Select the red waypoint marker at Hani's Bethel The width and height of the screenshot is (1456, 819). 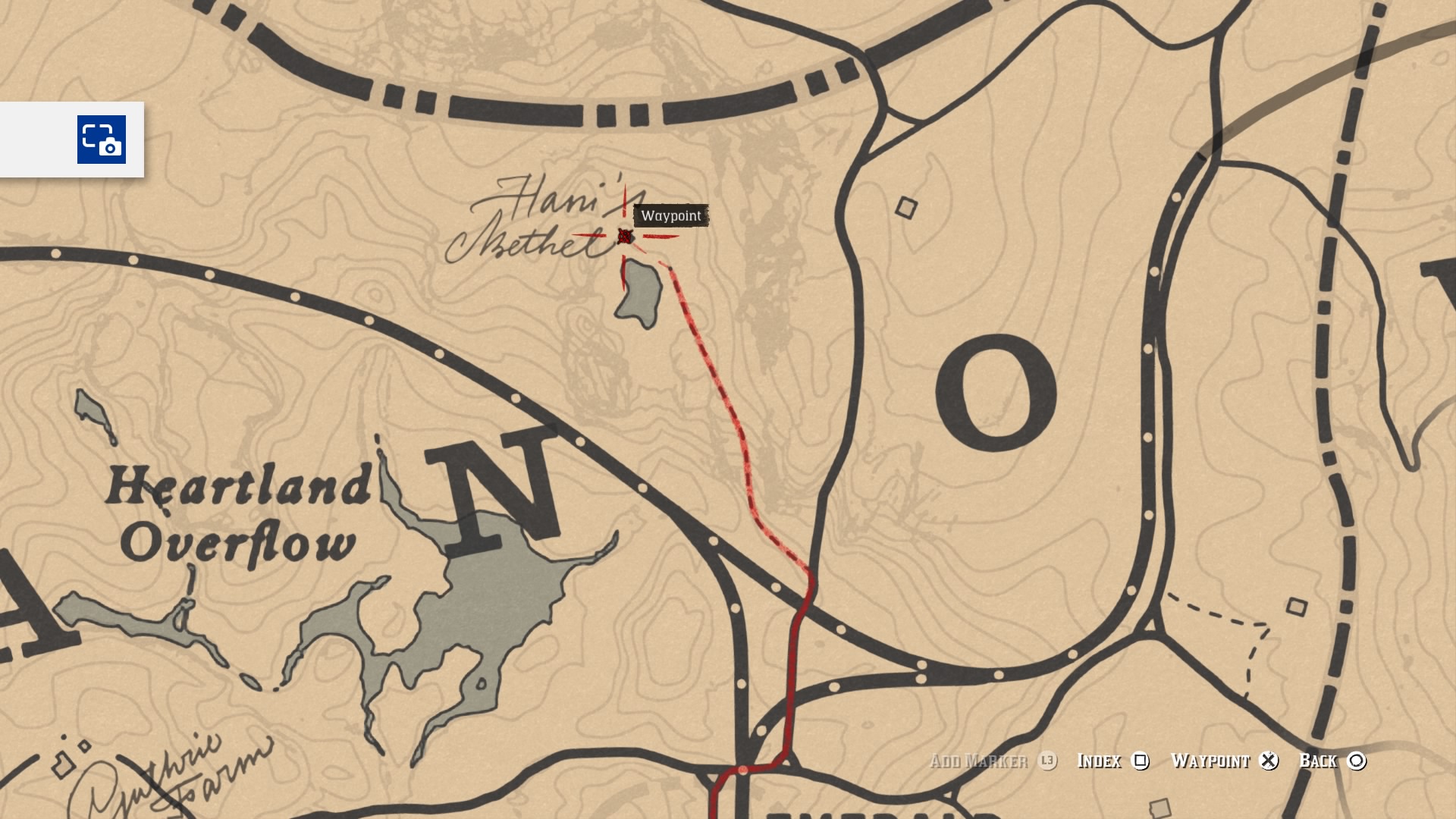(x=625, y=235)
